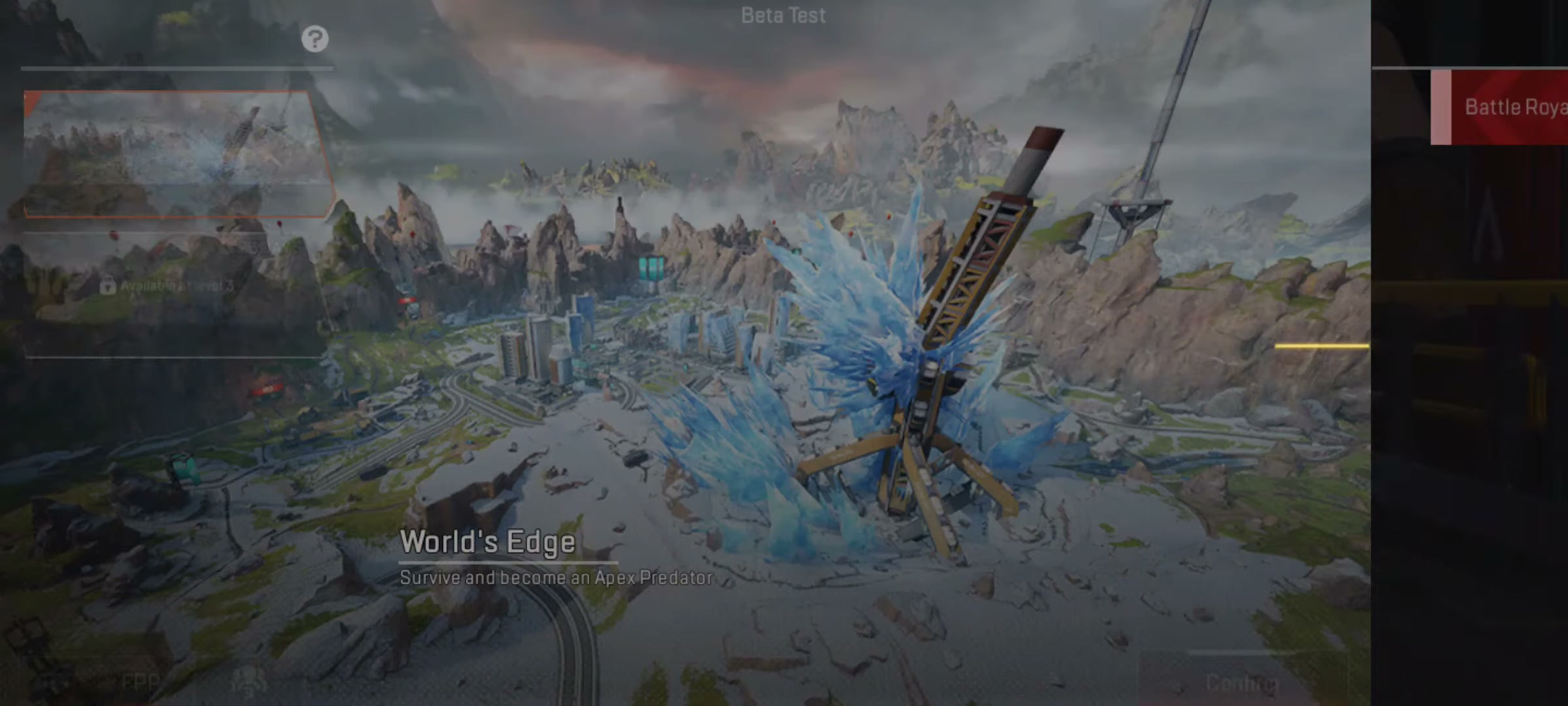Toggle the locked Level 3 map option

(170, 286)
